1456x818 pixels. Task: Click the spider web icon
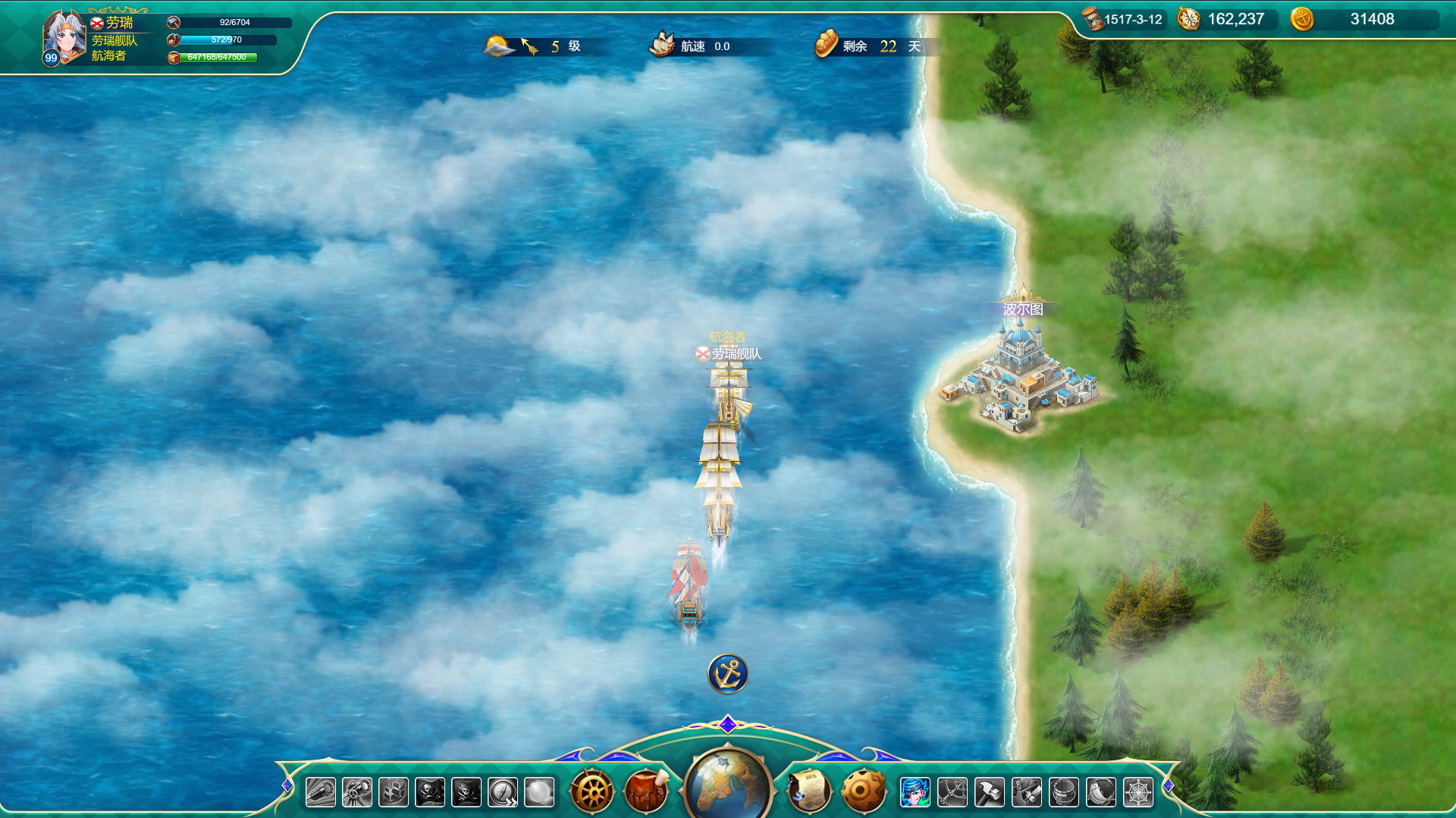tap(1138, 790)
